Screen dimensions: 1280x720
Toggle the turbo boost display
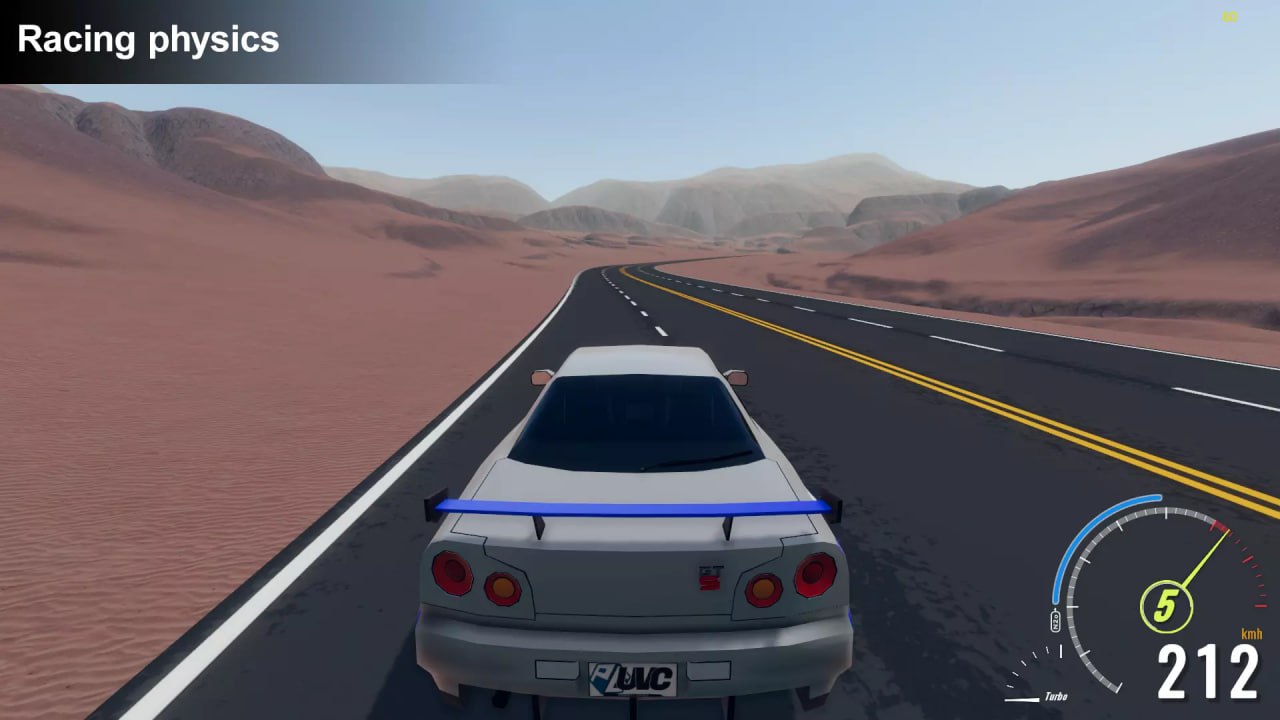[1057, 697]
